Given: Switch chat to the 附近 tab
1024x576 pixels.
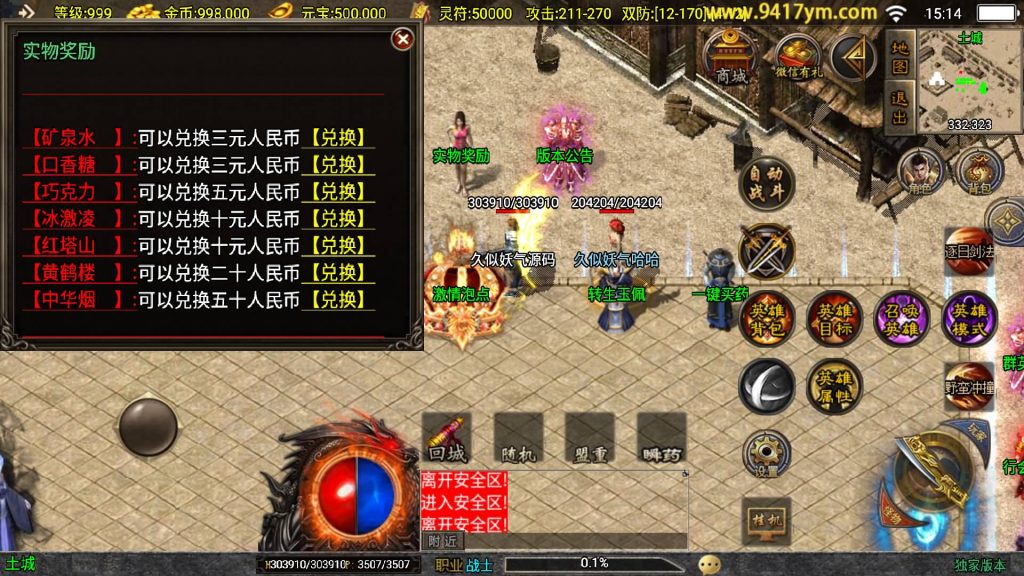Looking at the screenshot, I should (x=441, y=541).
